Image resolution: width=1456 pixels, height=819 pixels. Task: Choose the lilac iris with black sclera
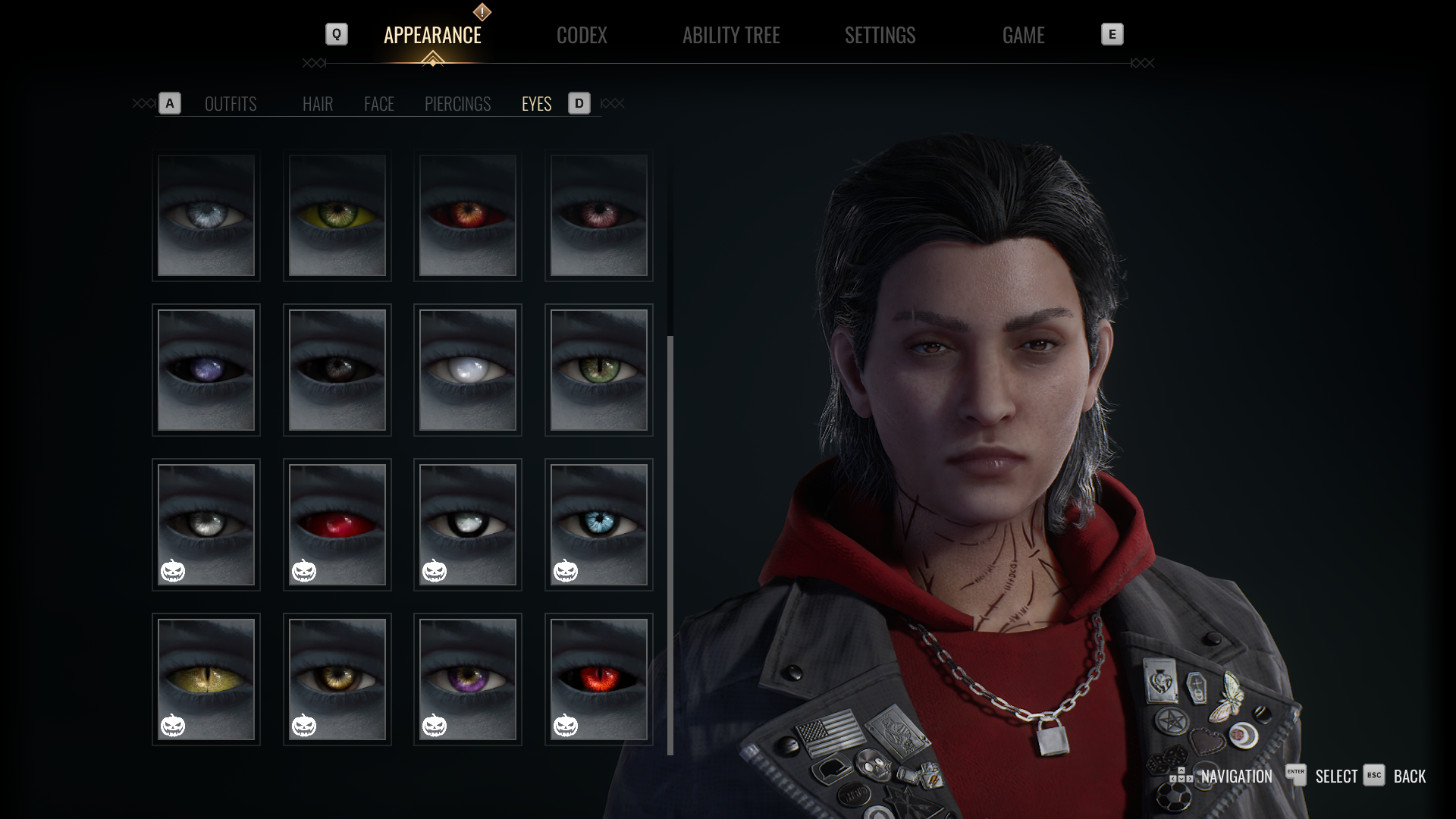tap(206, 370)
